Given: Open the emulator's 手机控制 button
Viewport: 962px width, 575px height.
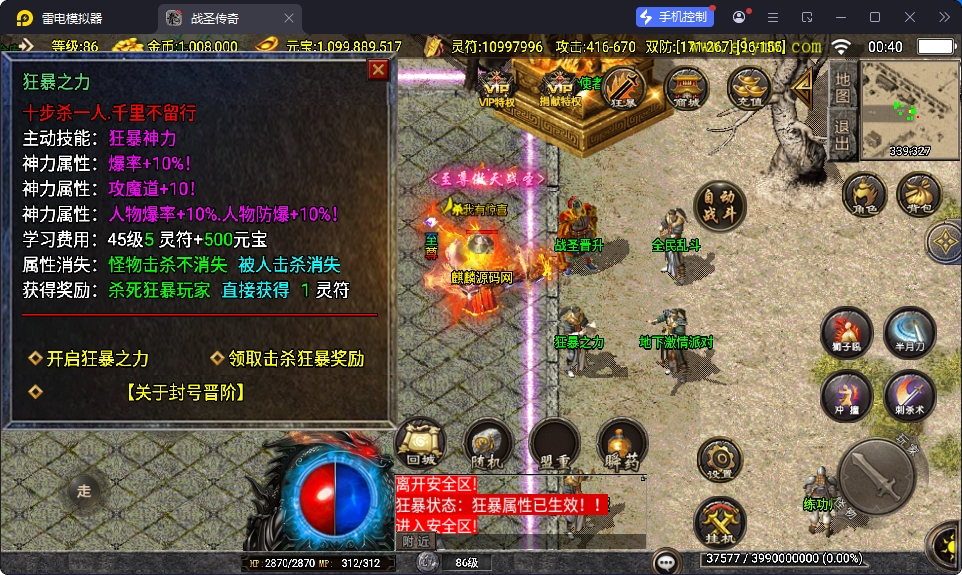Looking at the screenshot, I should click(675, 17).
